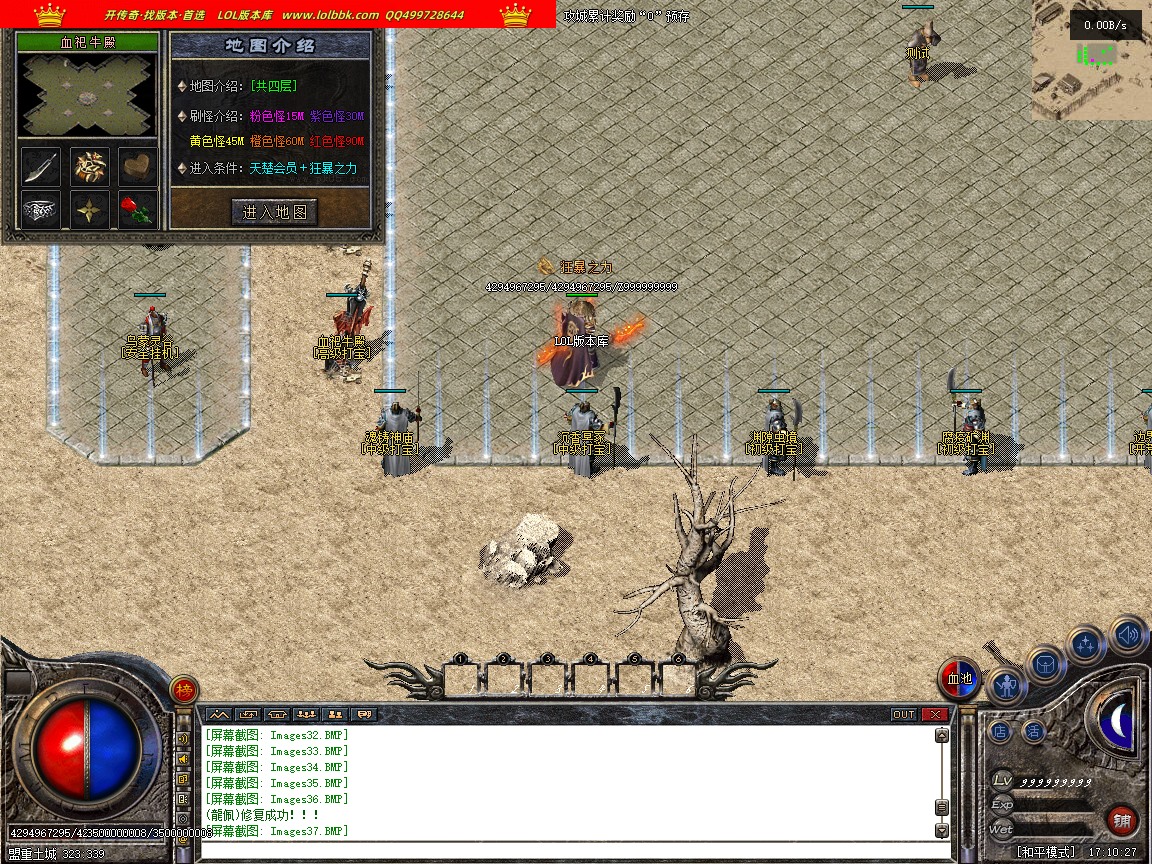Open the 店 shop button
The image size is (1152, 864).
1000,731
